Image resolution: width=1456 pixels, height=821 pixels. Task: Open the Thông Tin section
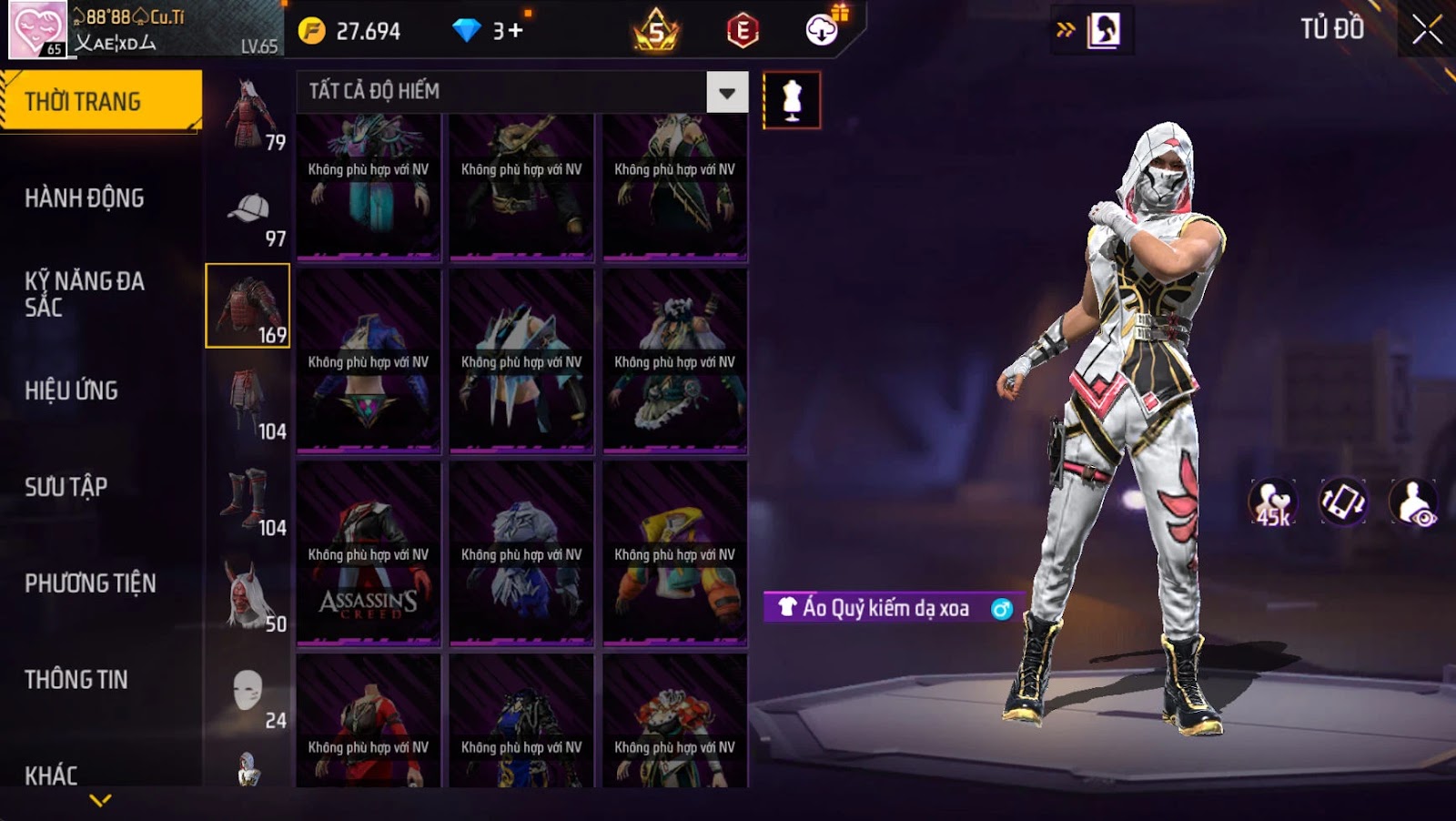(x=76, y=680)
